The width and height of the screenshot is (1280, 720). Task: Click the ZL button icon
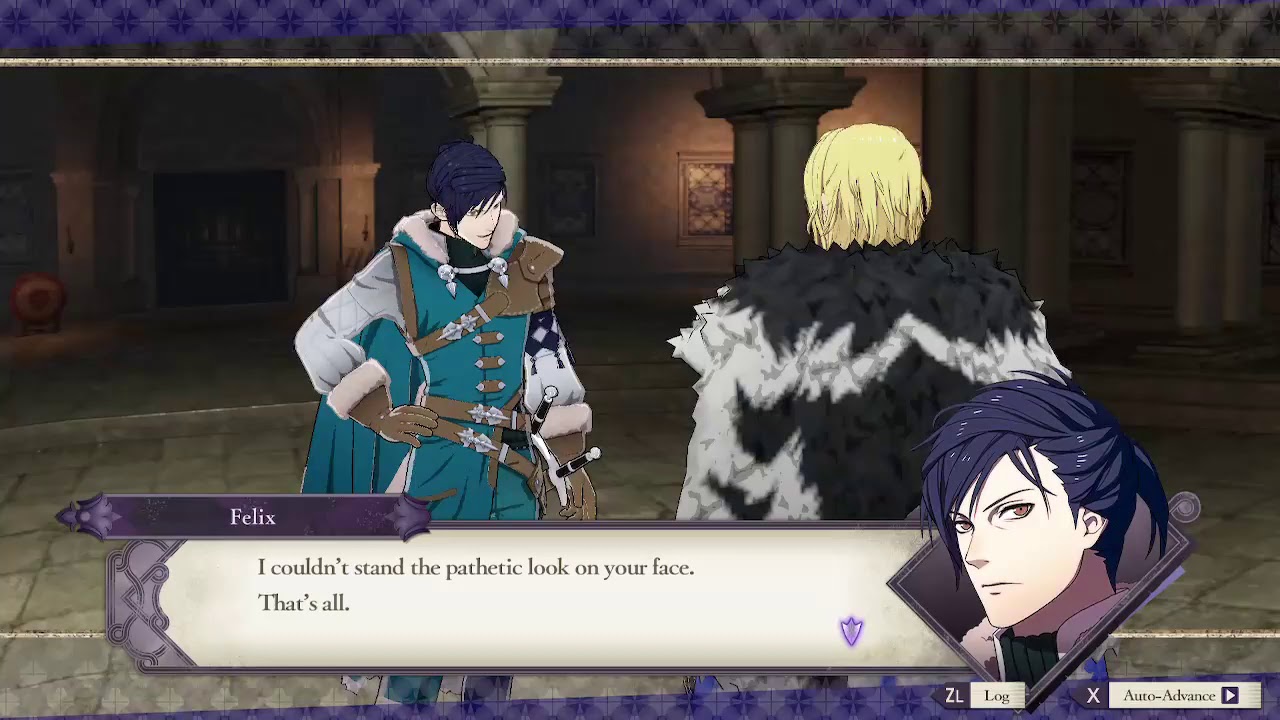pos(957,695)
